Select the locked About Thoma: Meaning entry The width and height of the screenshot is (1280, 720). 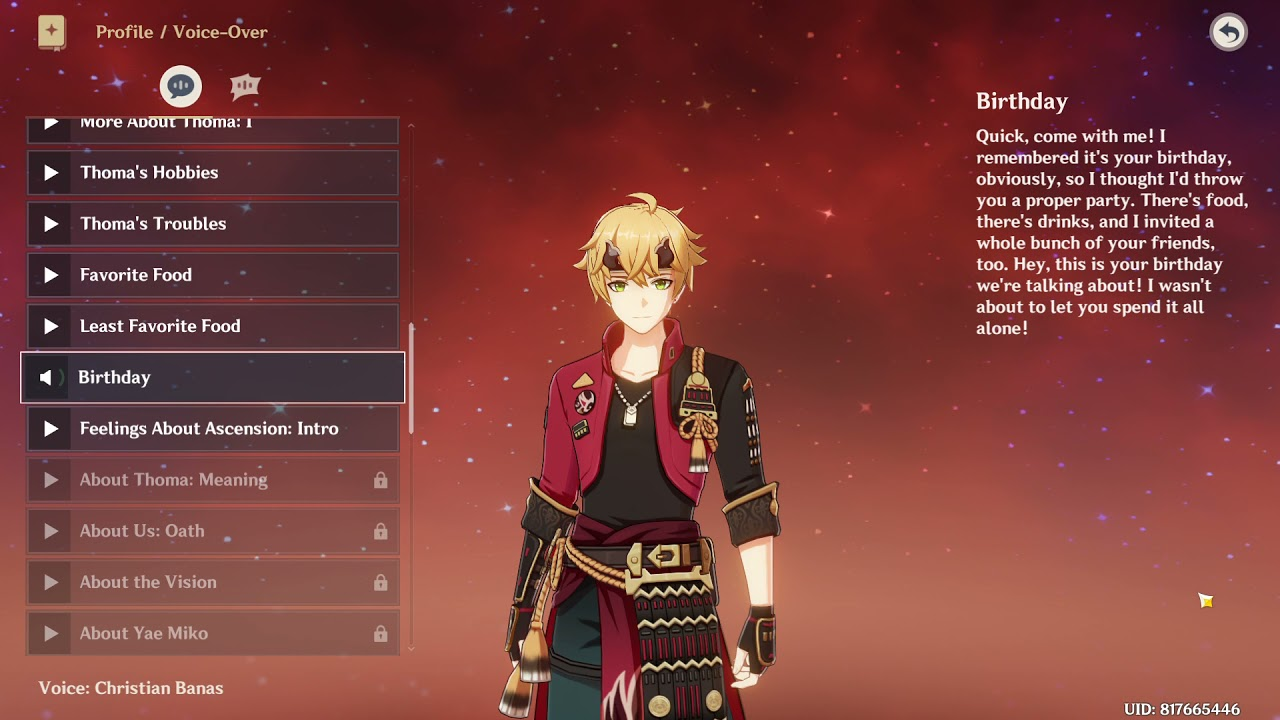click(212, 480)
